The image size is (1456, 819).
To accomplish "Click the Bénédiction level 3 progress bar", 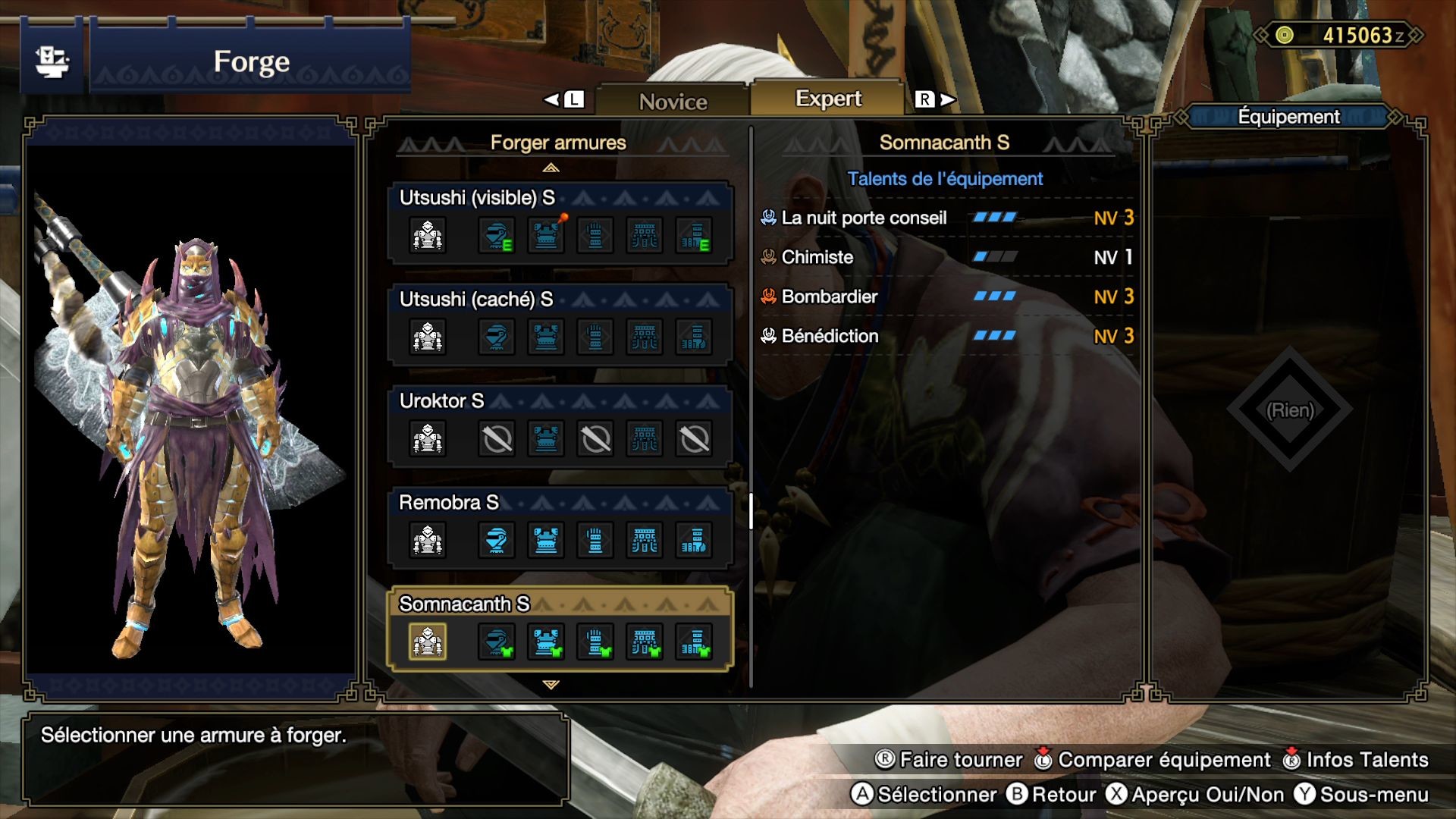I will point(996,336).
